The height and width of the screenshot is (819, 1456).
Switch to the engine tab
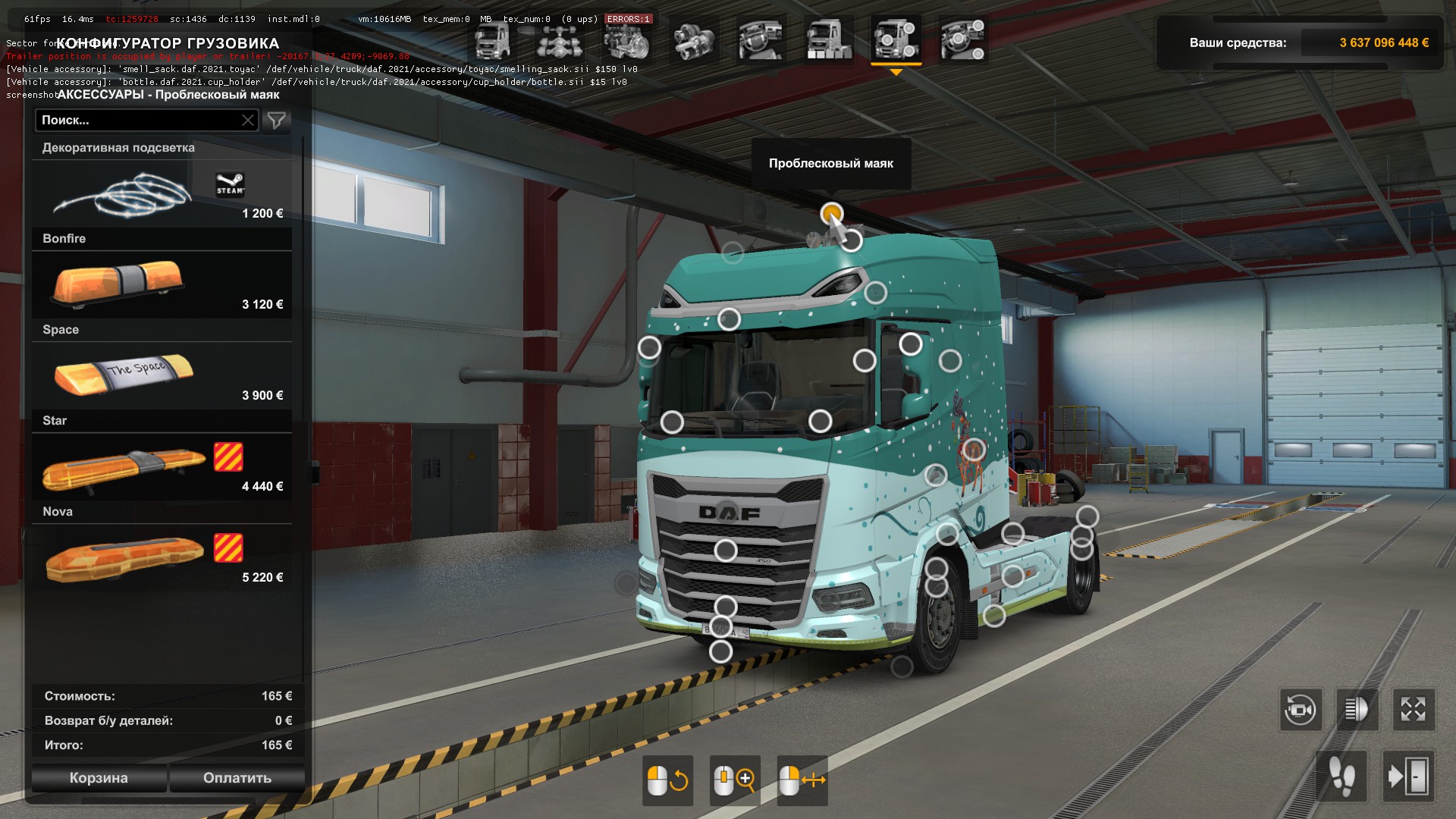[627, 39]
